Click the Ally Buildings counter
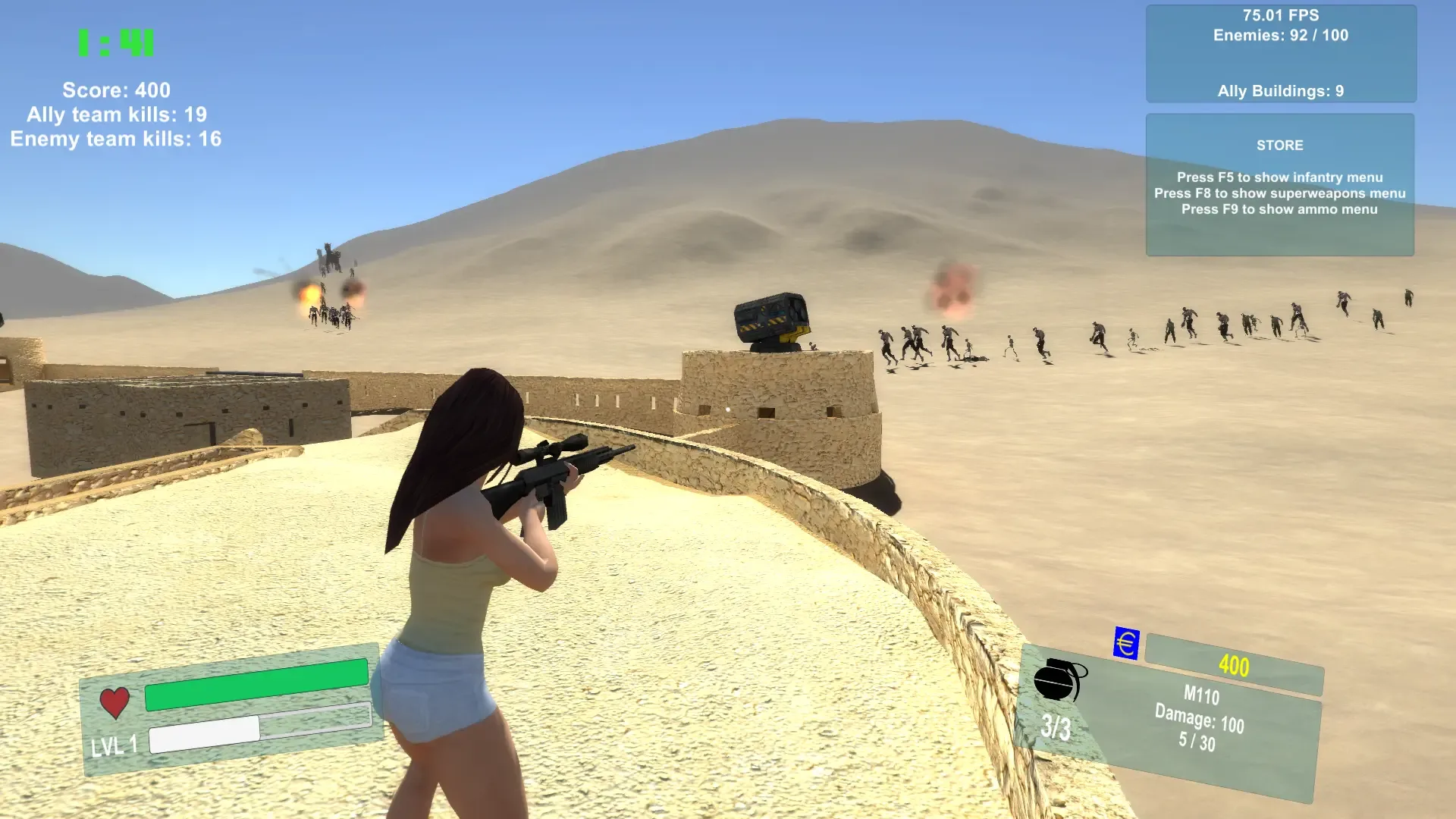1456x819 pixels. [x=1280, y=90]
